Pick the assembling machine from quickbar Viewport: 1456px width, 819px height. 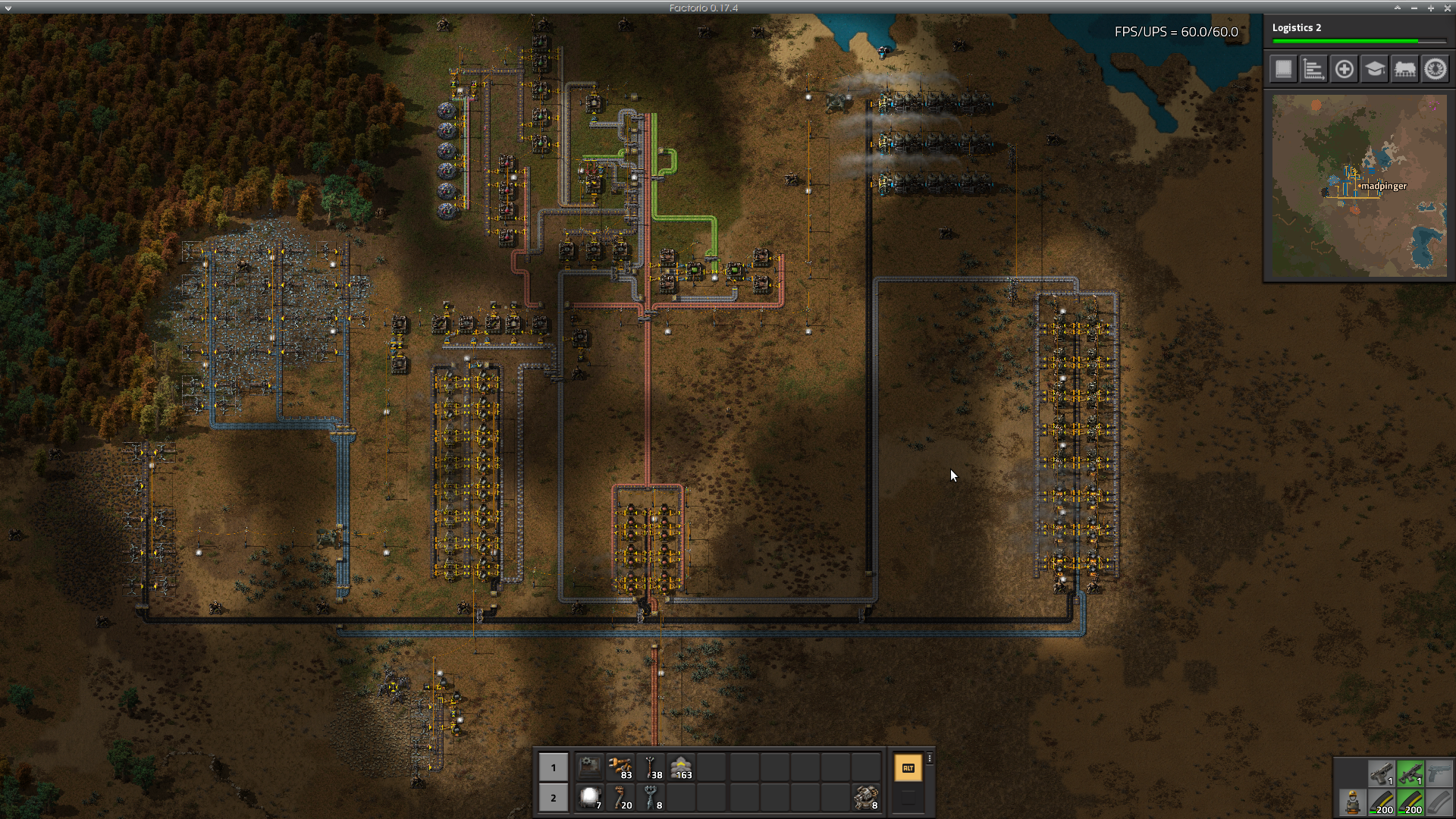589,767
